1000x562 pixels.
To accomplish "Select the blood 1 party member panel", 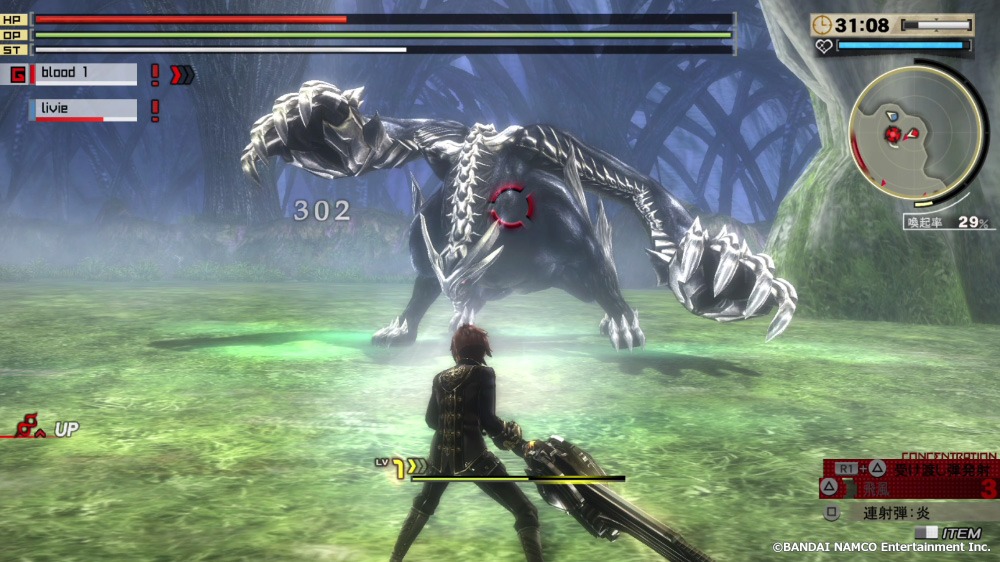I will (x=85, y=74).
